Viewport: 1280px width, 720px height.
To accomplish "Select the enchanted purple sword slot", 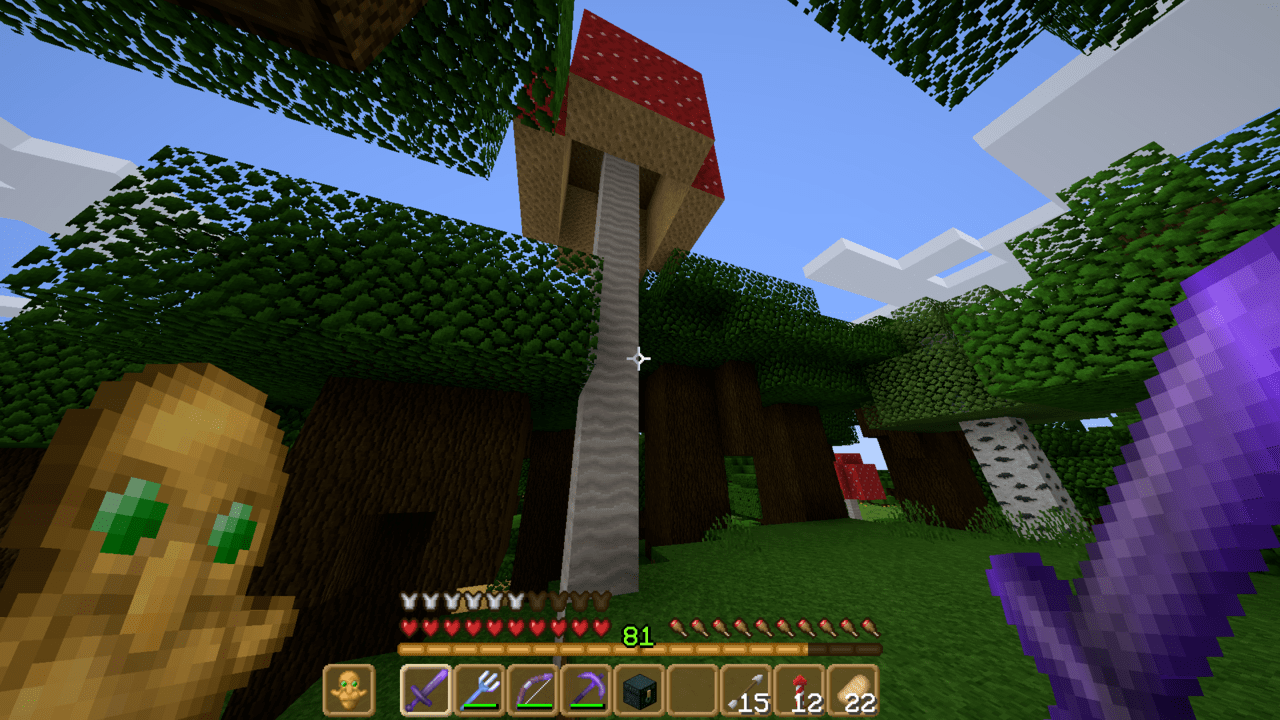I will point(426,689).
